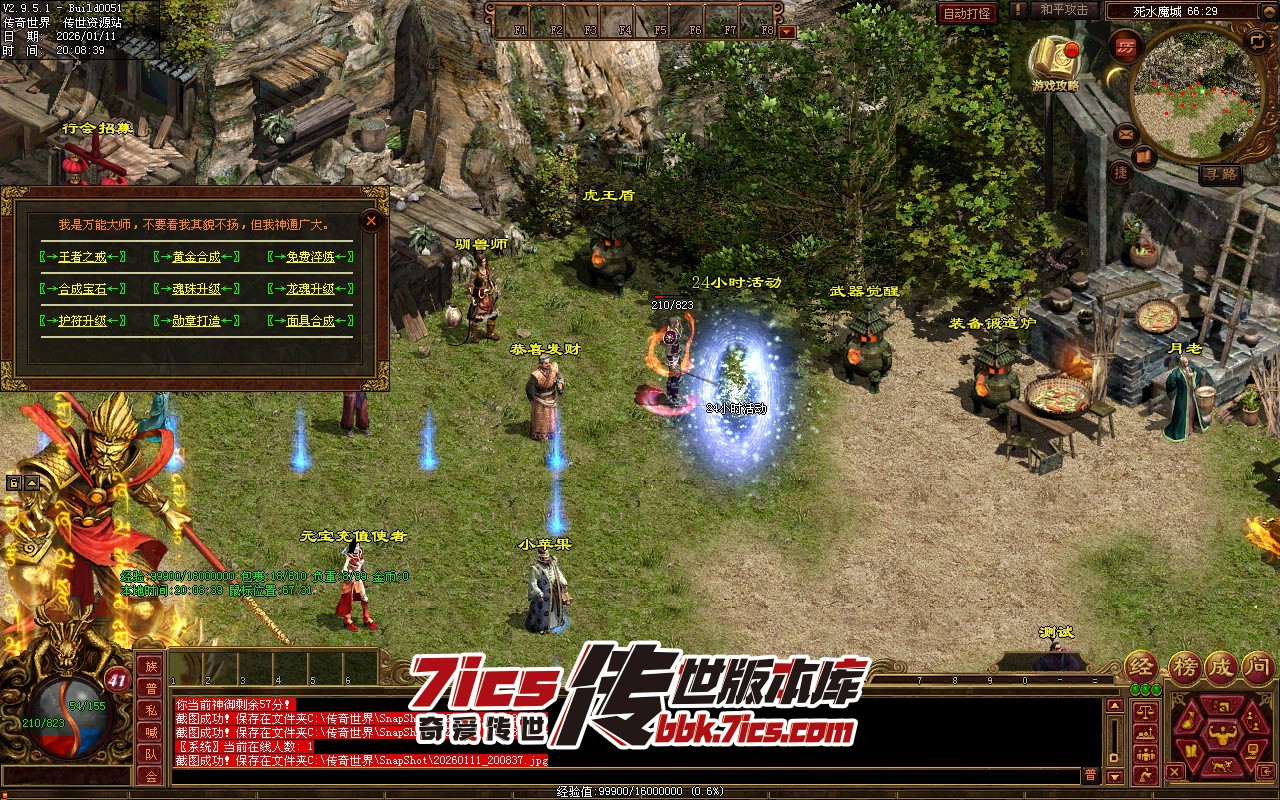Open the mail envelope icon
The width and height of the screenshot is (1280, 800).
pos(1125,133)
